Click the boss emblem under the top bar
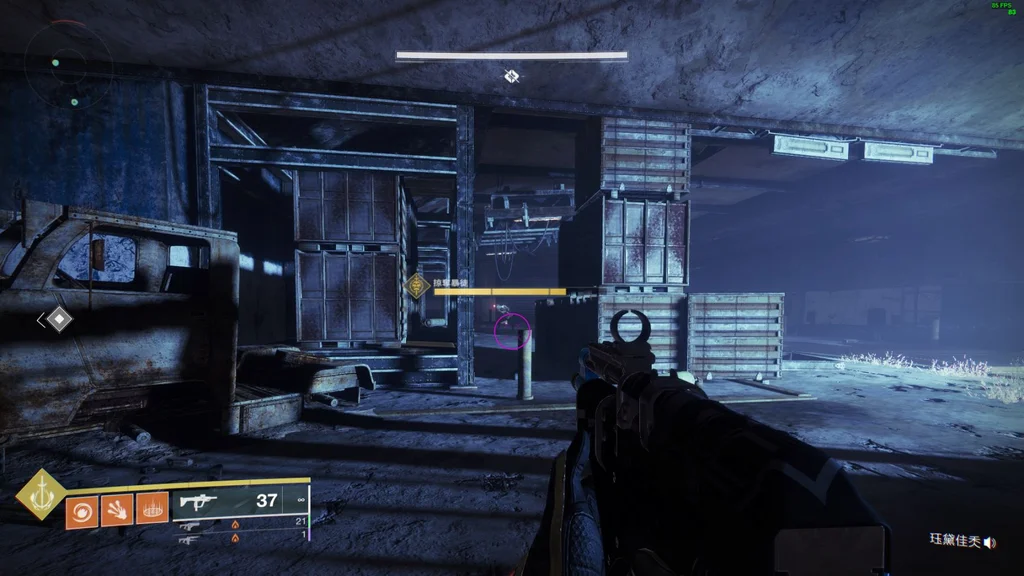The height and width of the screenshot is (576, 1024). pos(512,76)
